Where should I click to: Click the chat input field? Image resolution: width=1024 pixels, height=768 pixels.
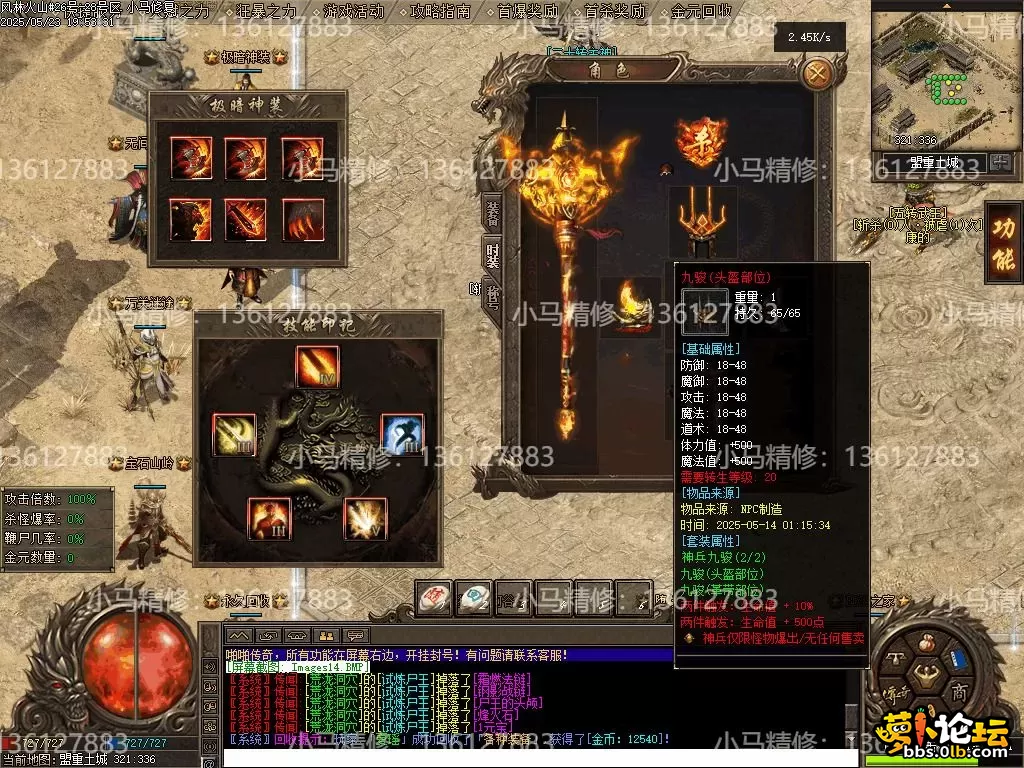click(x=530, y=755)
